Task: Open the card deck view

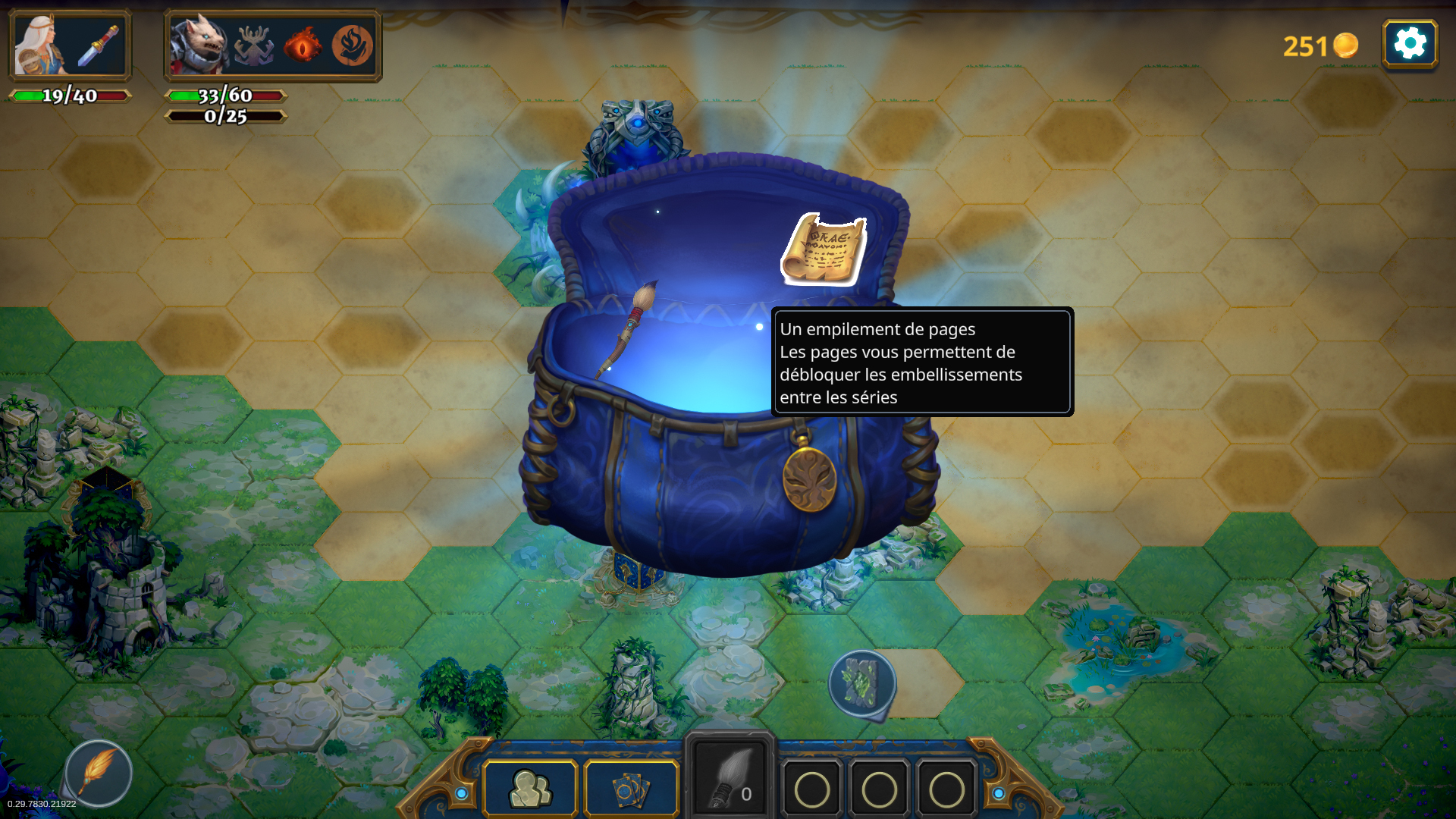Action: click(631, 789)
